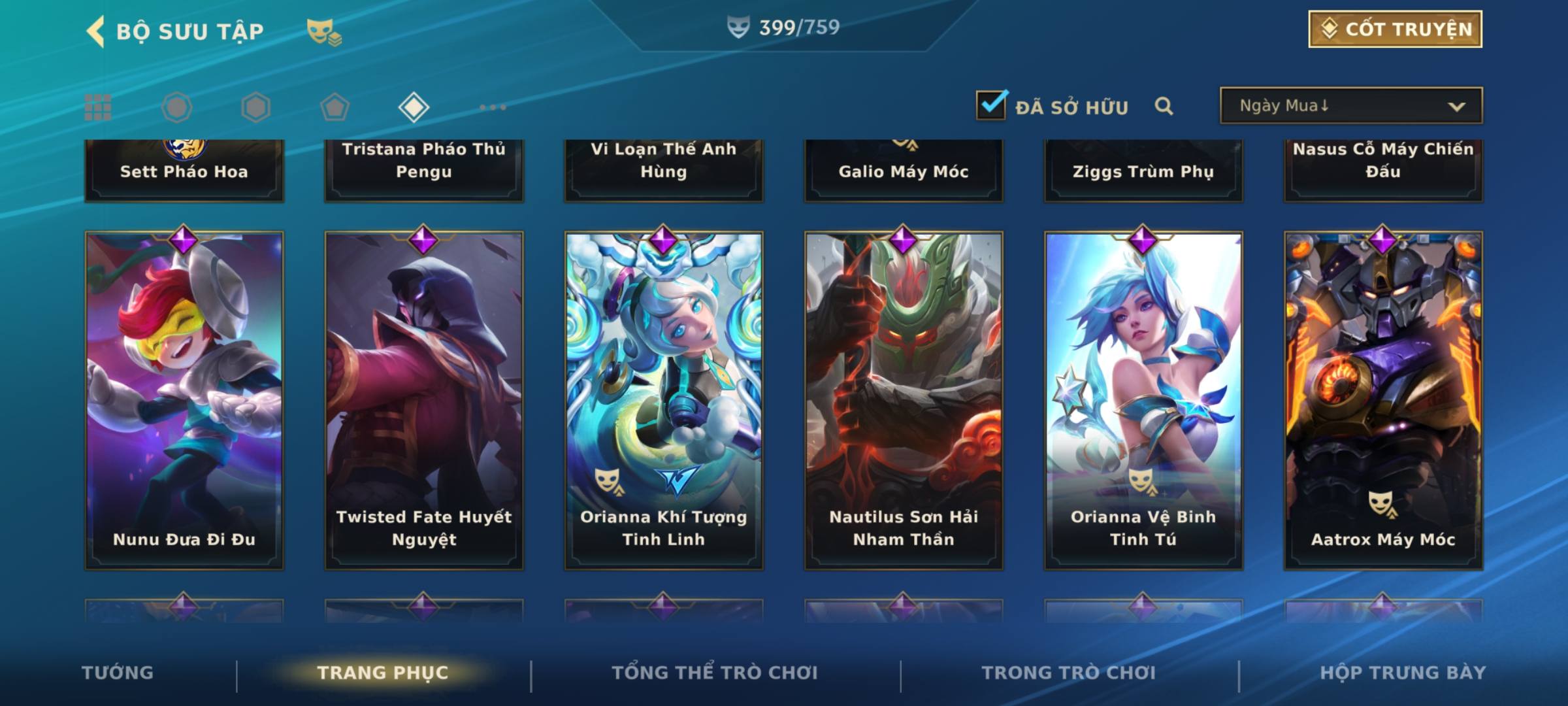Switch to the Tướng tab
Image resolution: width=1568 pixels, height=706 pixels.
118,673
